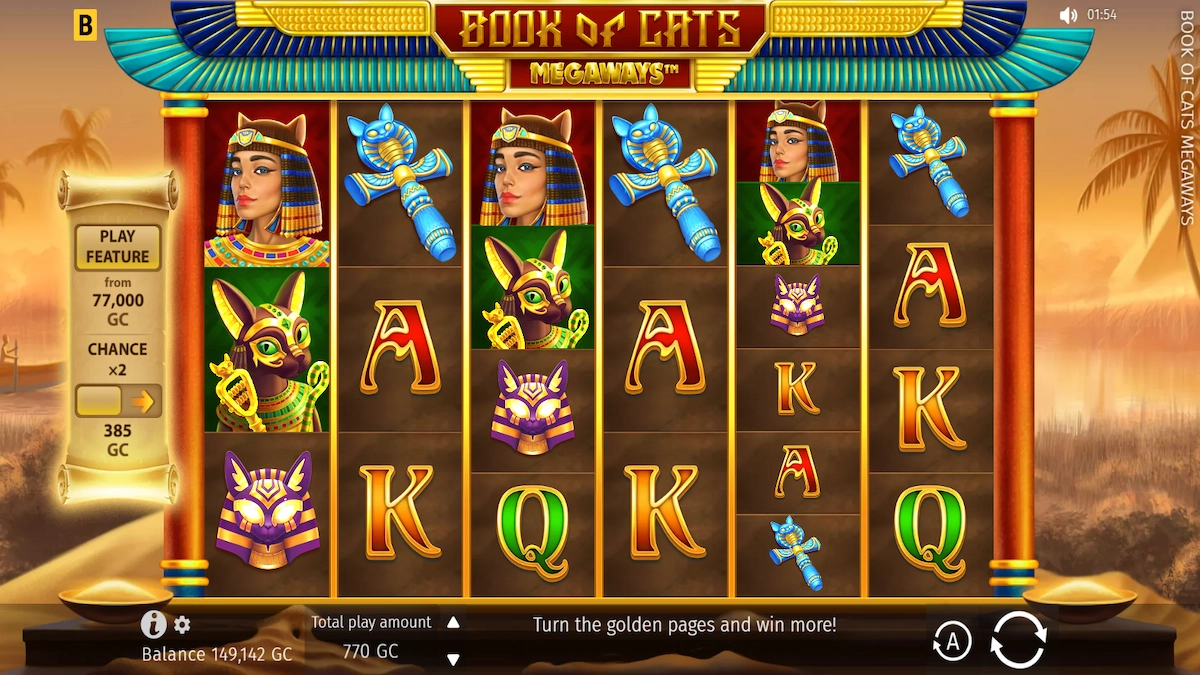
Task: Click the Play Feature button
Action: tap(117, 247)
